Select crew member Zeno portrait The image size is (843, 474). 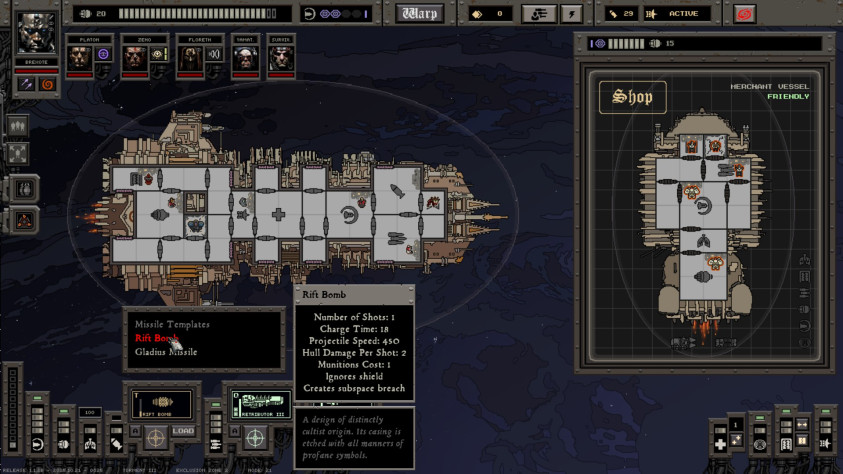pyautogui.click(x=135, y=59)
